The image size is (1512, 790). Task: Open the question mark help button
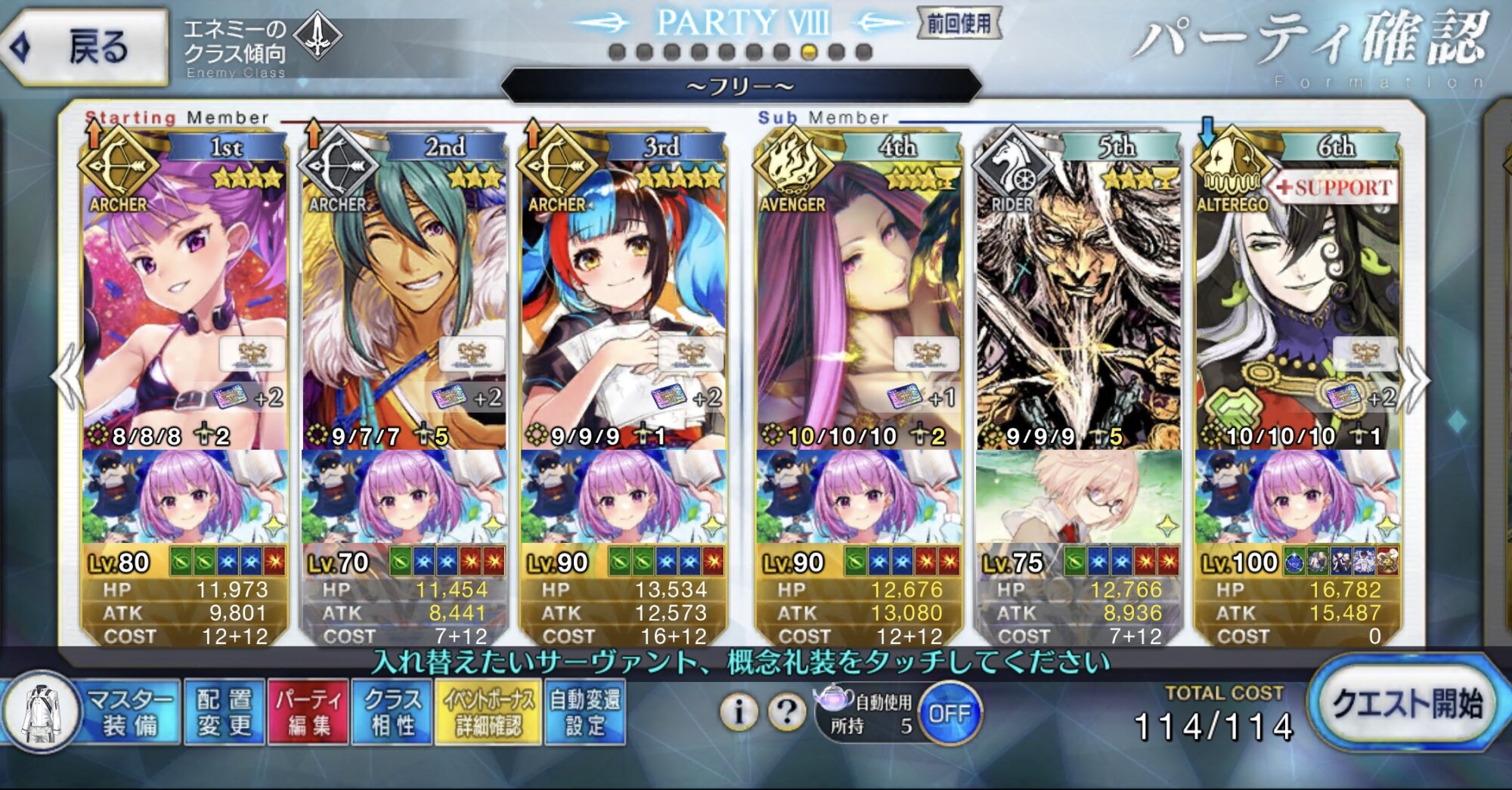coord(787,711)
